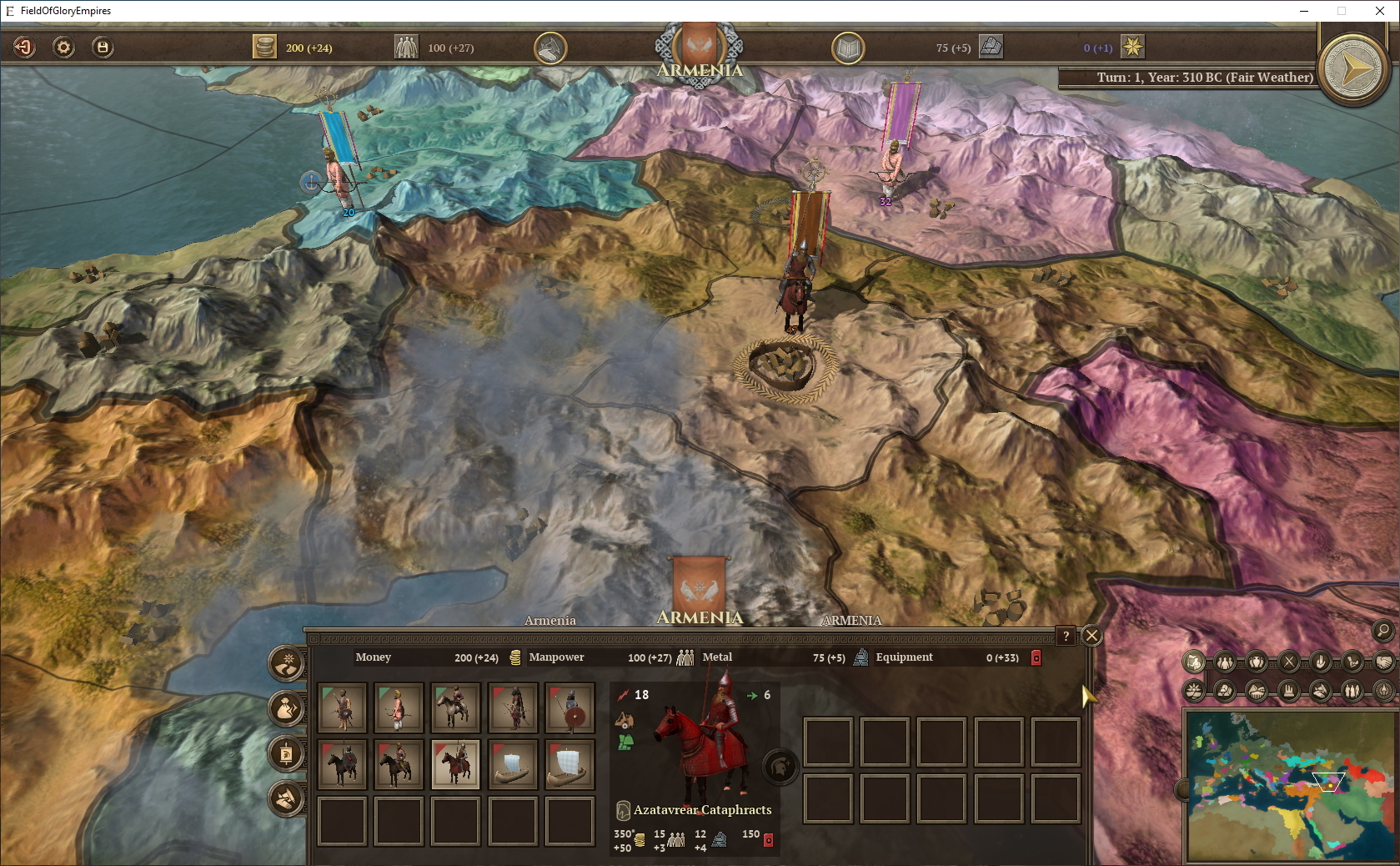Image resolution: width=1400 pixels, height=866 pixels.
Task: Close the game window
Action: click(x=1380, y=11)
